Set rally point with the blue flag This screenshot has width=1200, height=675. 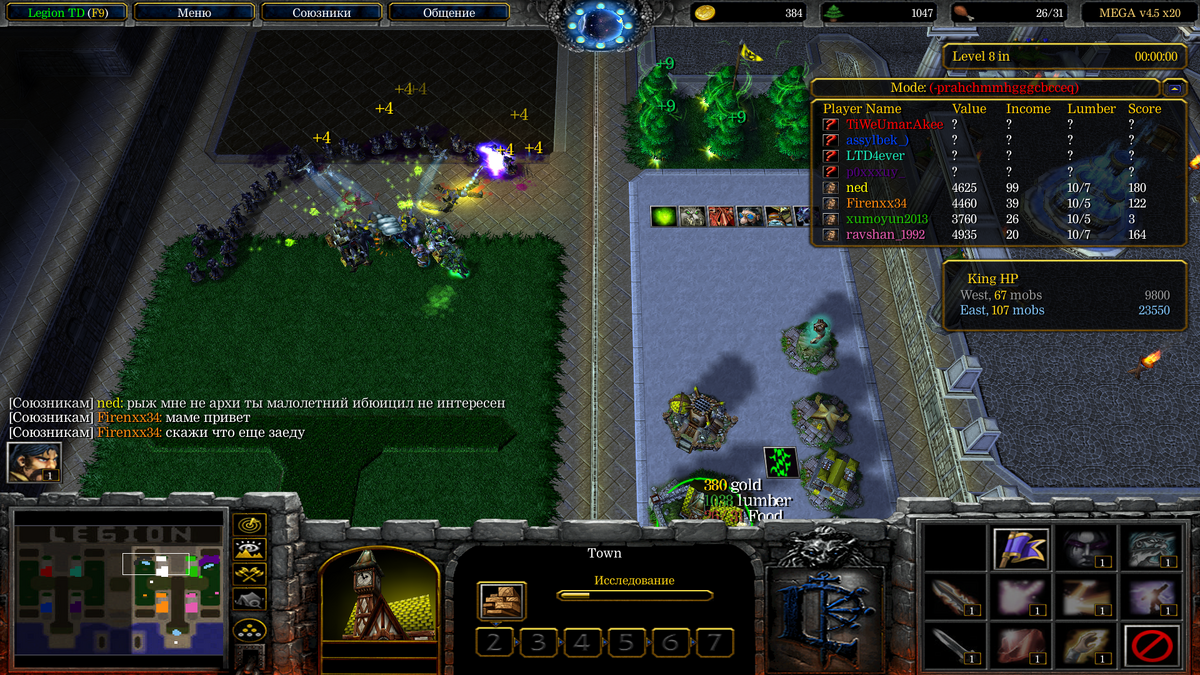point(1021,548)
